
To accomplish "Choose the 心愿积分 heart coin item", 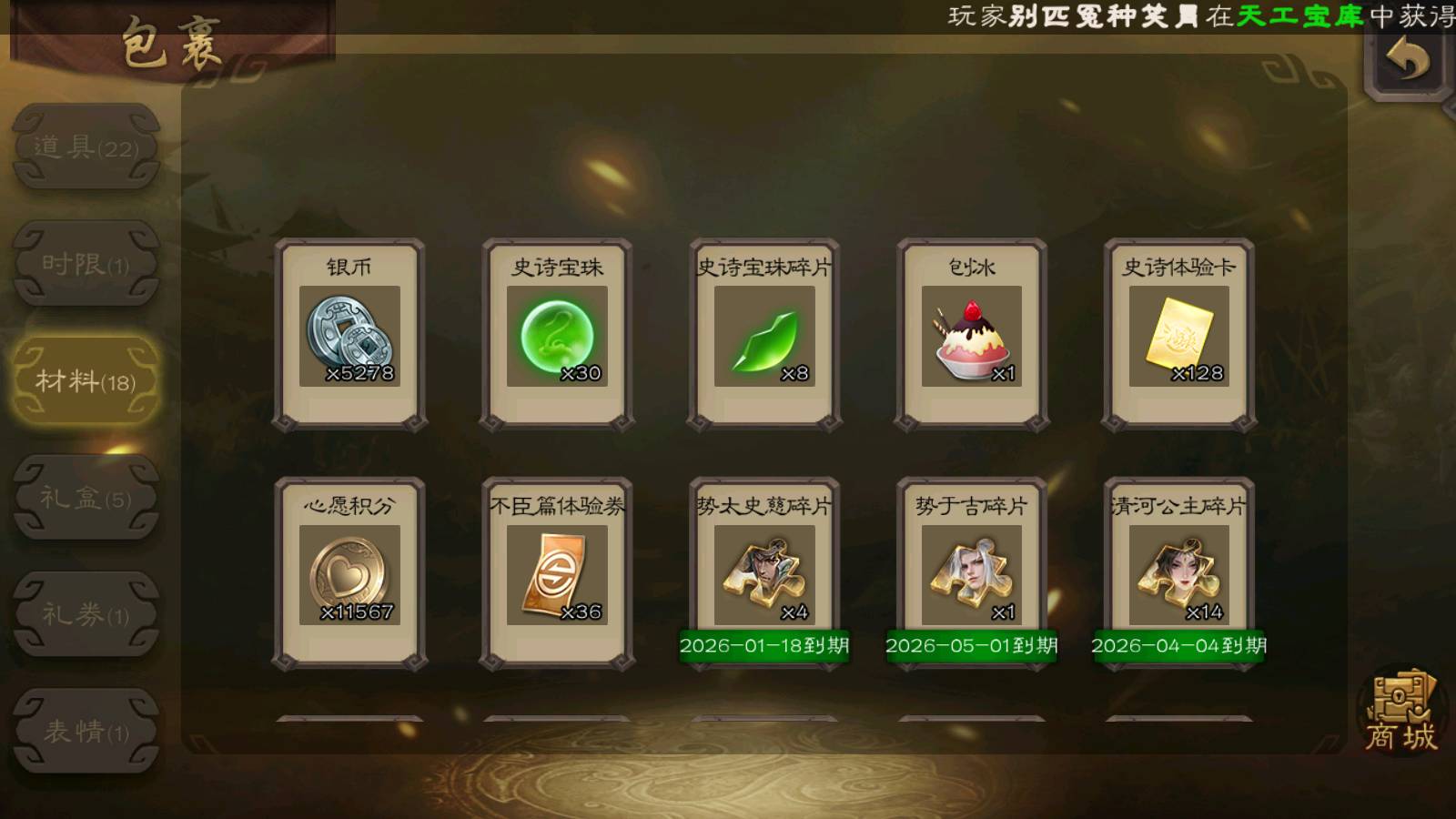I will (349, 573).
